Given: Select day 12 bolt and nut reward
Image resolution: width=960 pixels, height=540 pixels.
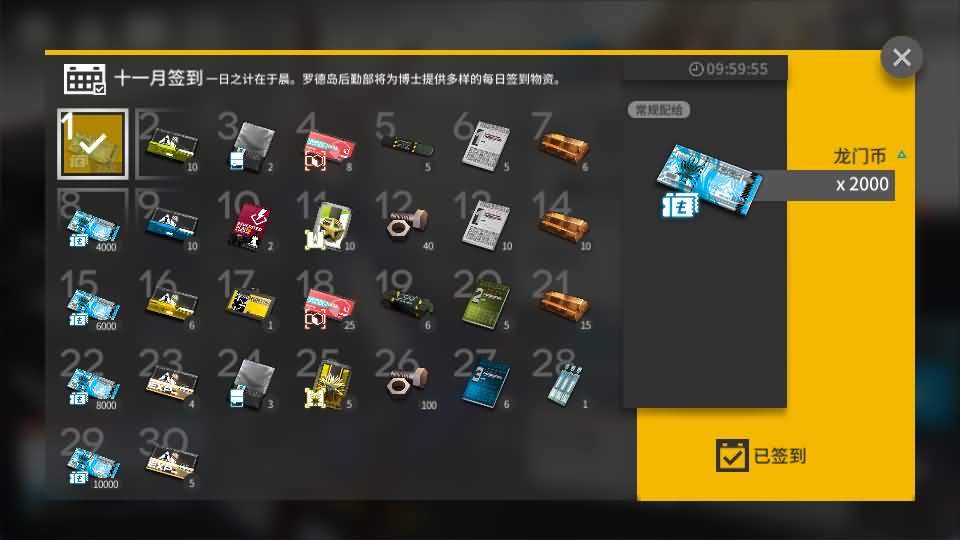Looking at the screenshot, I should (408, 222).
